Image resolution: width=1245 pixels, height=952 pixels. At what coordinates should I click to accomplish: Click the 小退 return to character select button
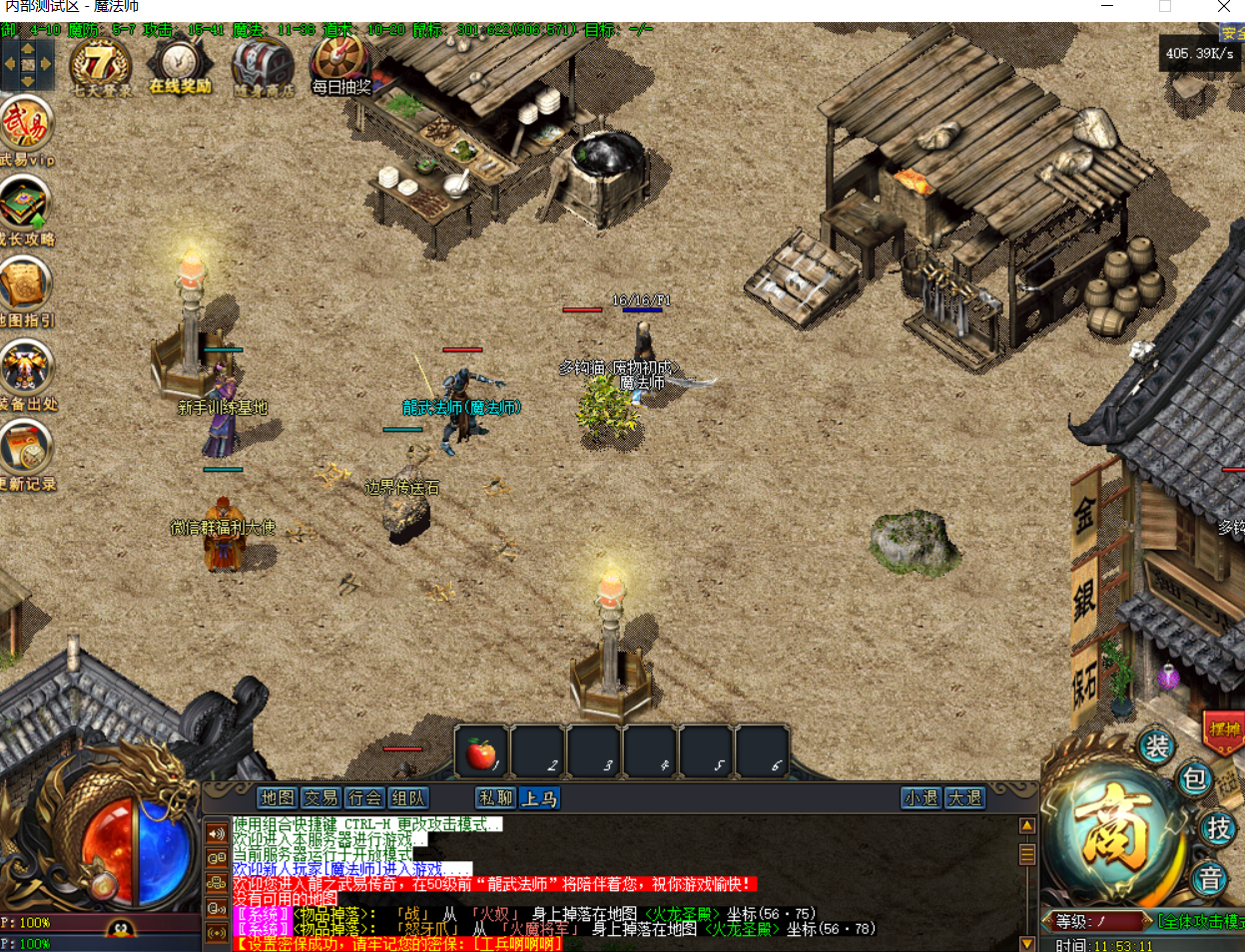click(x=921, y=798)
